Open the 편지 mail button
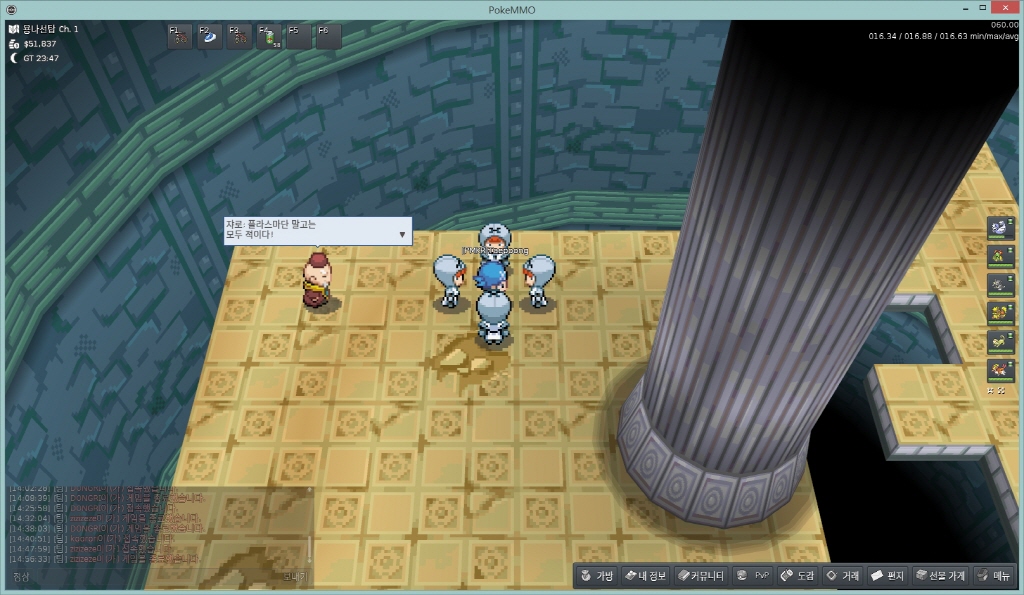The height and width of the screenshot is (595, 1024). pos(887,576)
